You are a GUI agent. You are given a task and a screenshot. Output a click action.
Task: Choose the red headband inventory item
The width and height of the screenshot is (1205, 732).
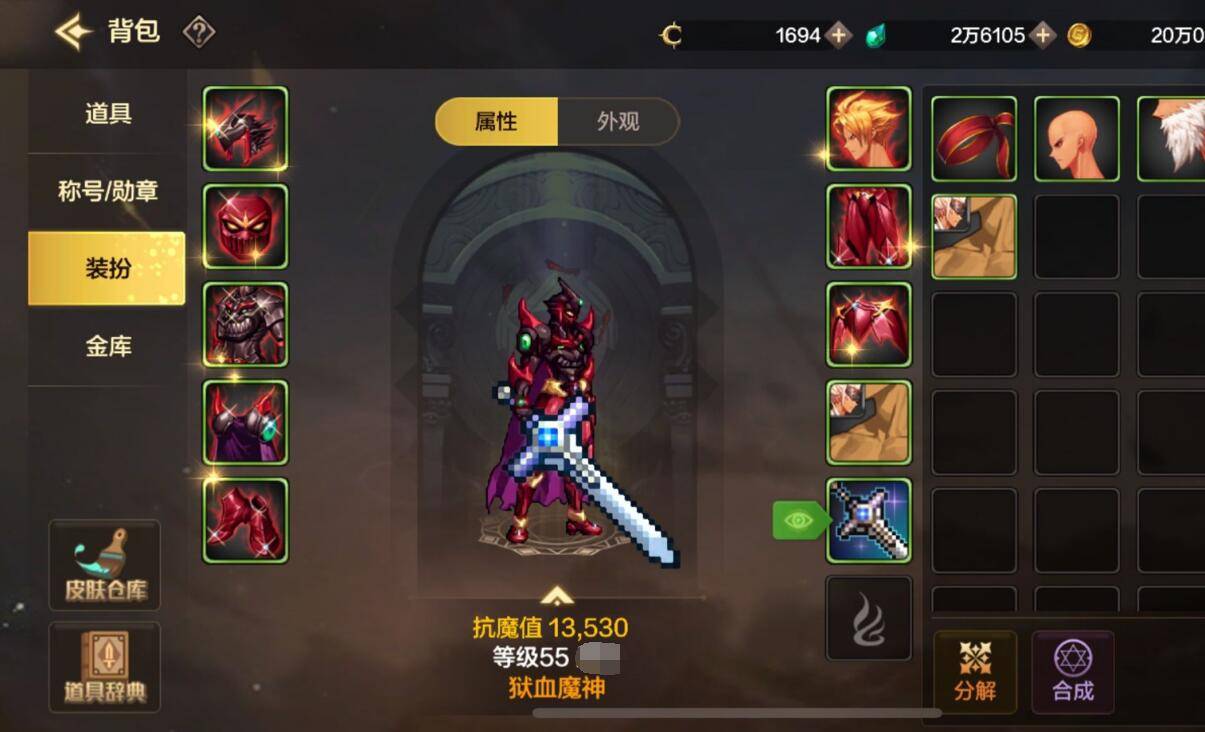974,138
